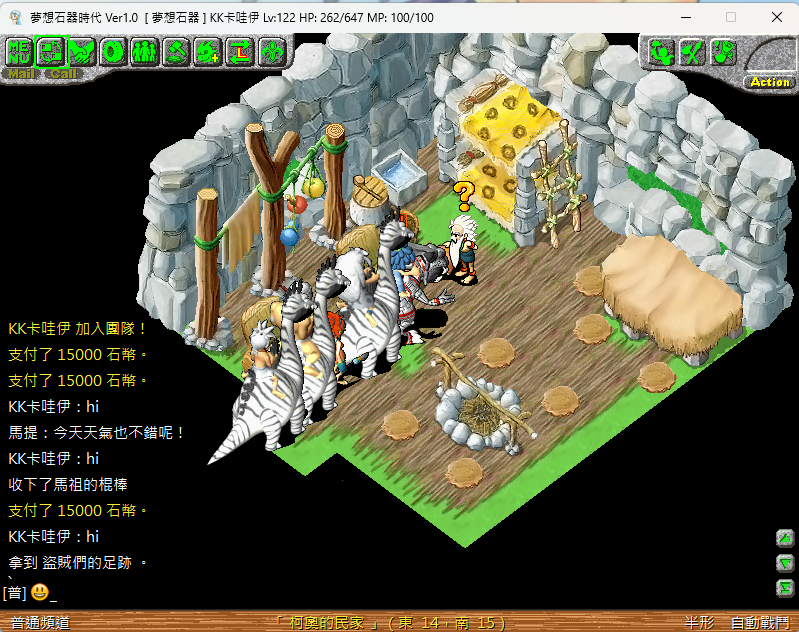Switch the 普通頻道 chat channel
799x632 pixels.
pyautogui.click(x=40, y=623)
